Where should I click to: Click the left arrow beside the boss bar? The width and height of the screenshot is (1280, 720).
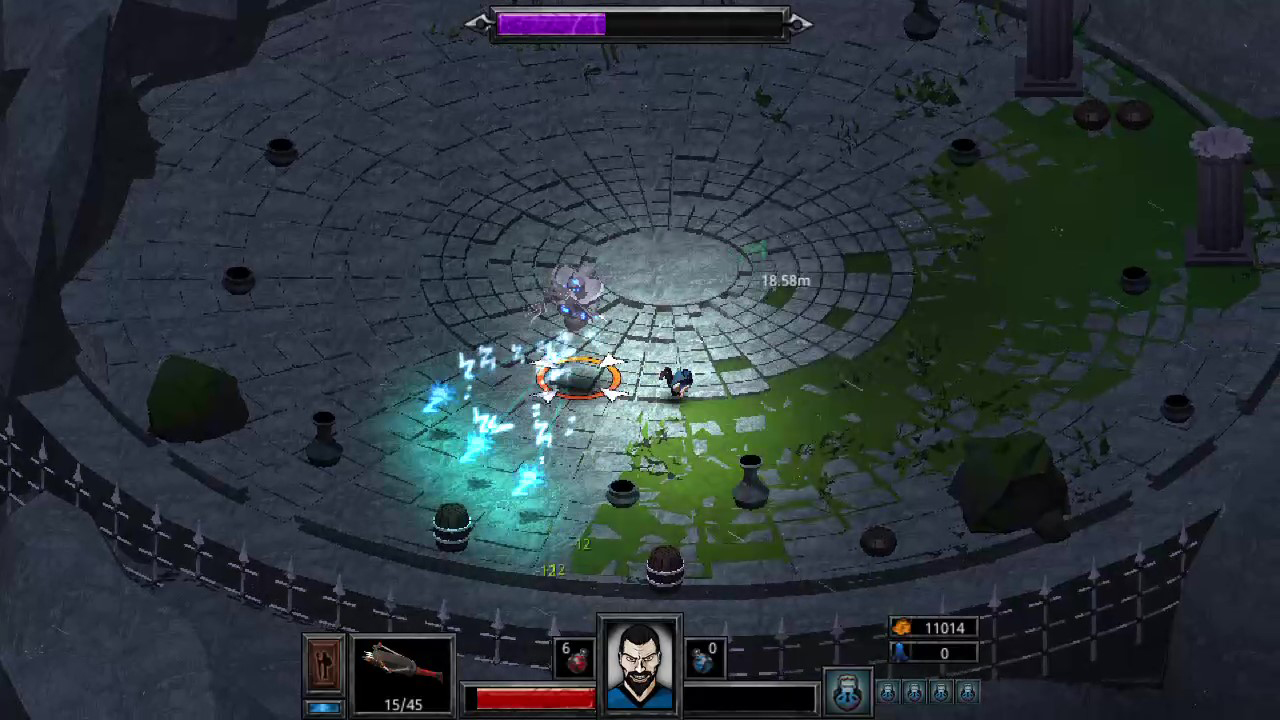click(x=477, y=23)
